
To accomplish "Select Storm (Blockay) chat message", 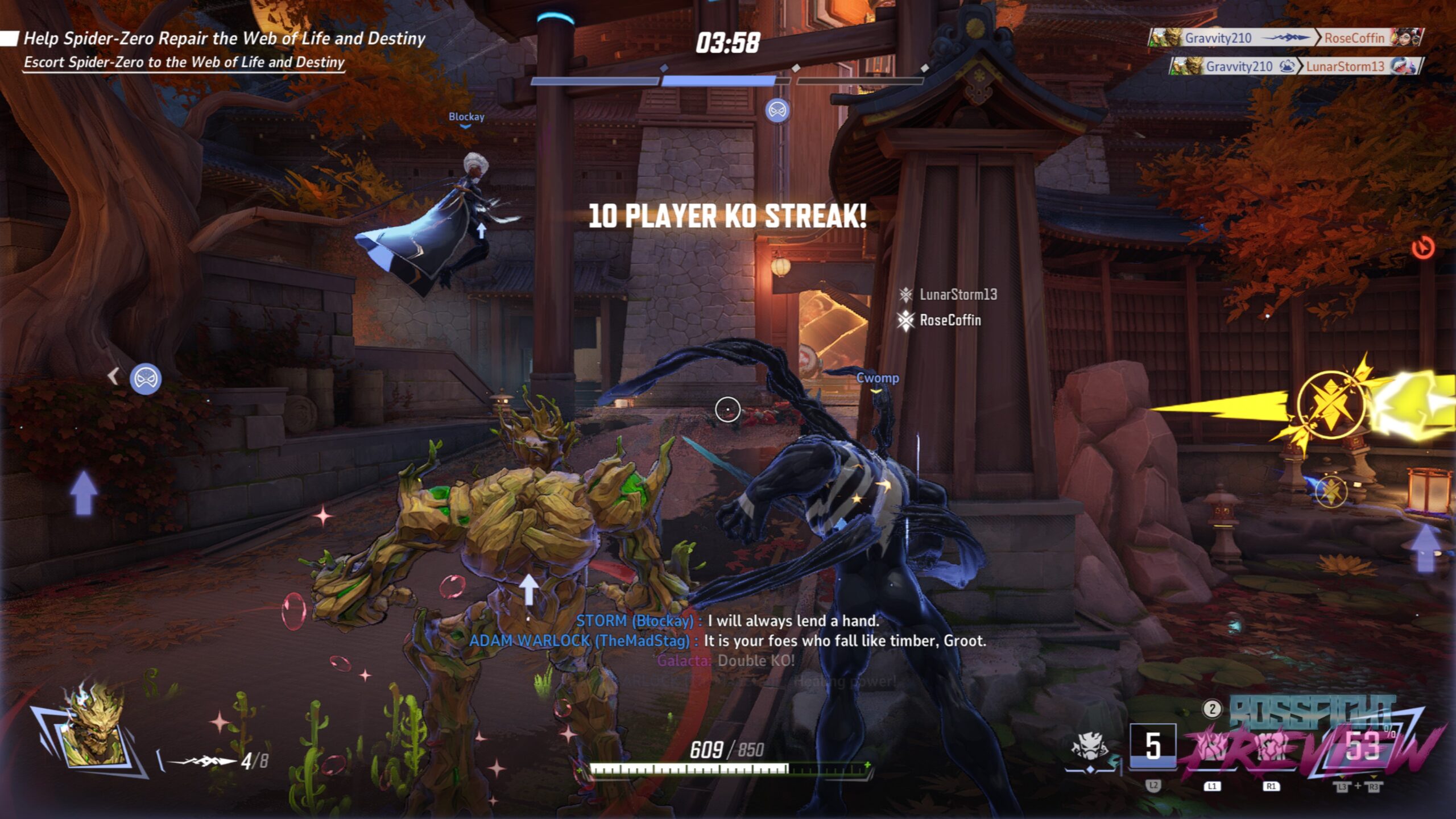I will pyautogui.click(x=727, y=621).
